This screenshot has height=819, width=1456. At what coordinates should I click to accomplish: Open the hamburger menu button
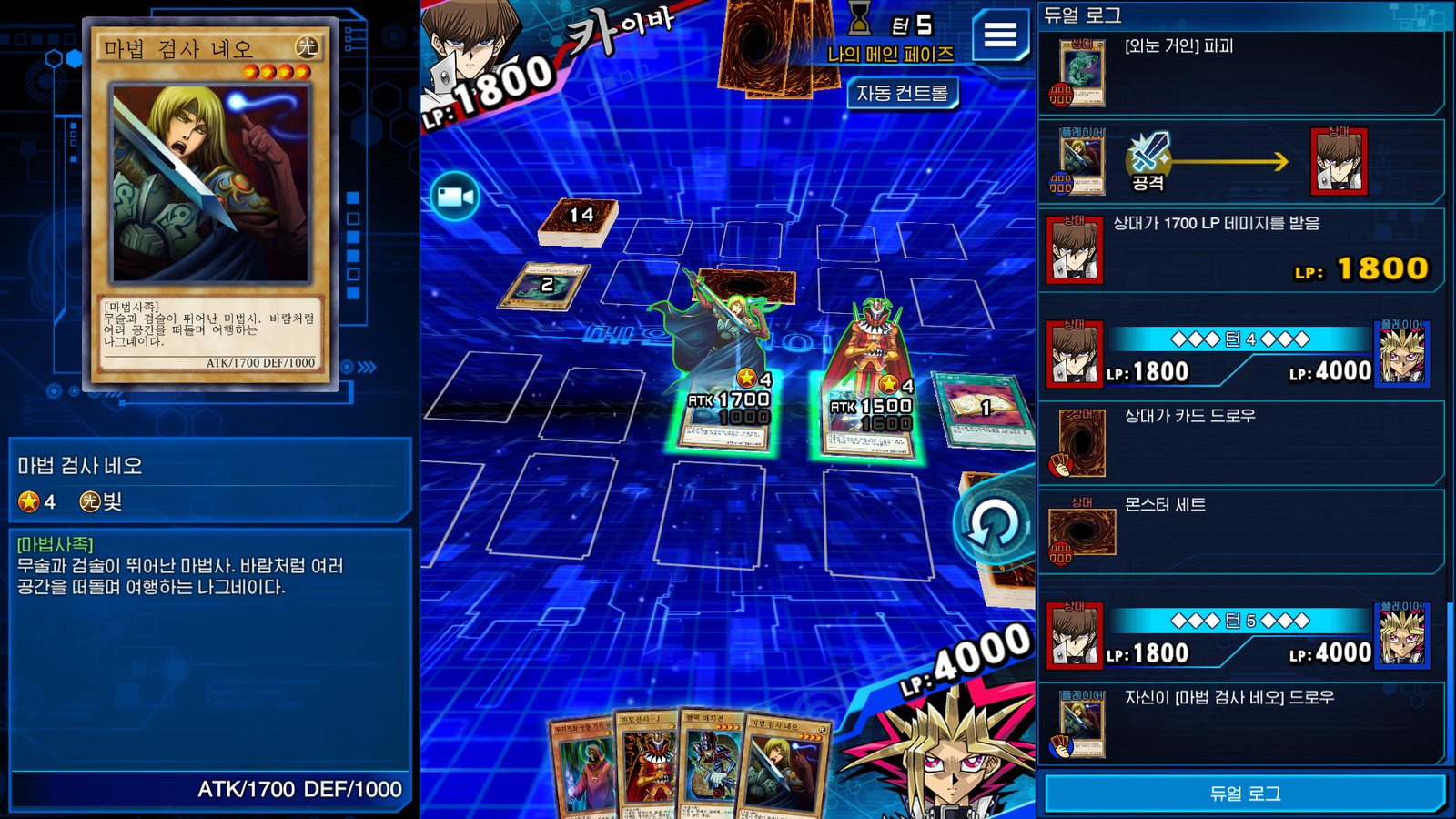point(999,35)
